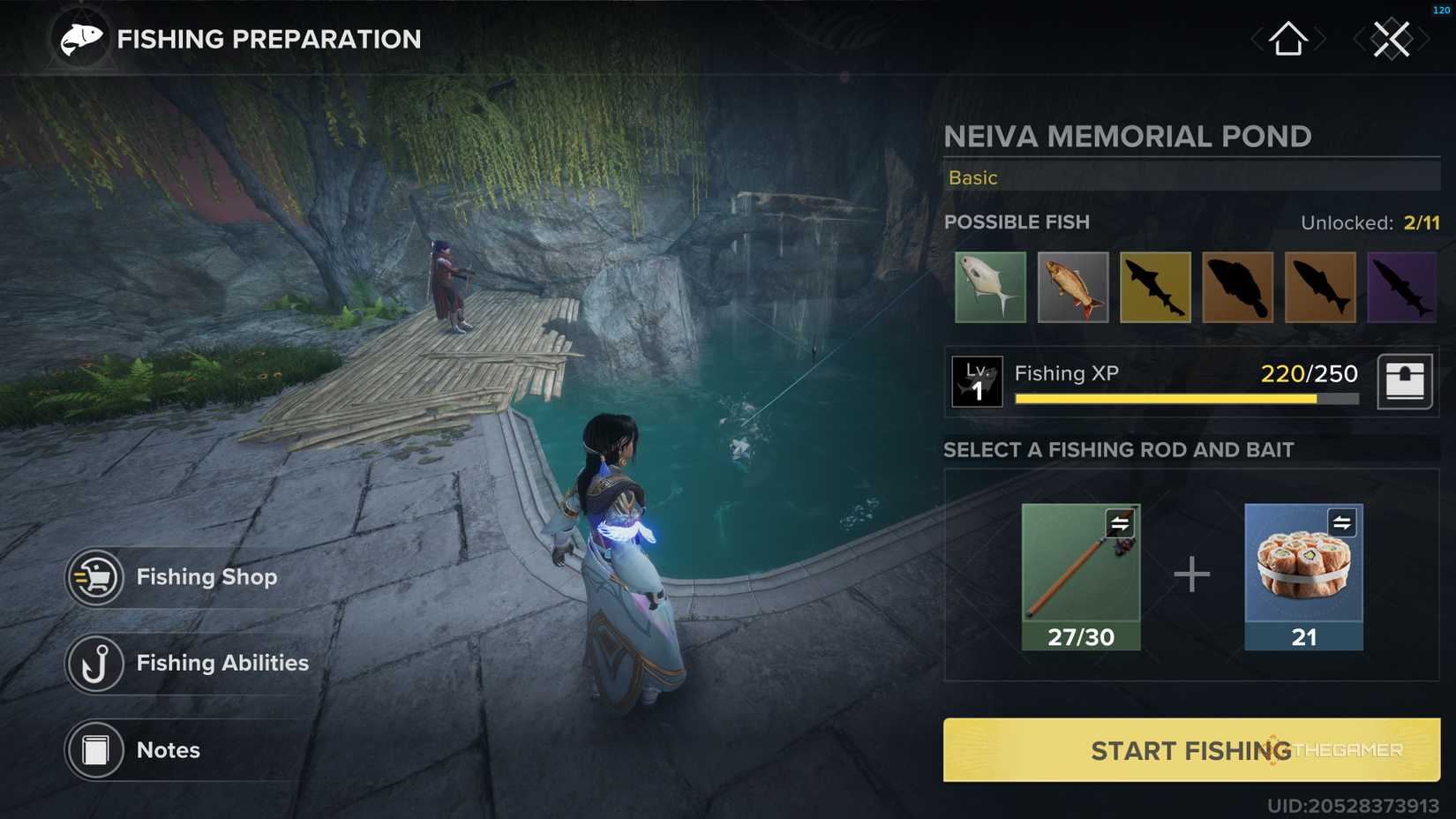Viewport: 1456px width, 819px height.
Task: Open Fishing Abilities via the hook icon
Action: [97, 663]
